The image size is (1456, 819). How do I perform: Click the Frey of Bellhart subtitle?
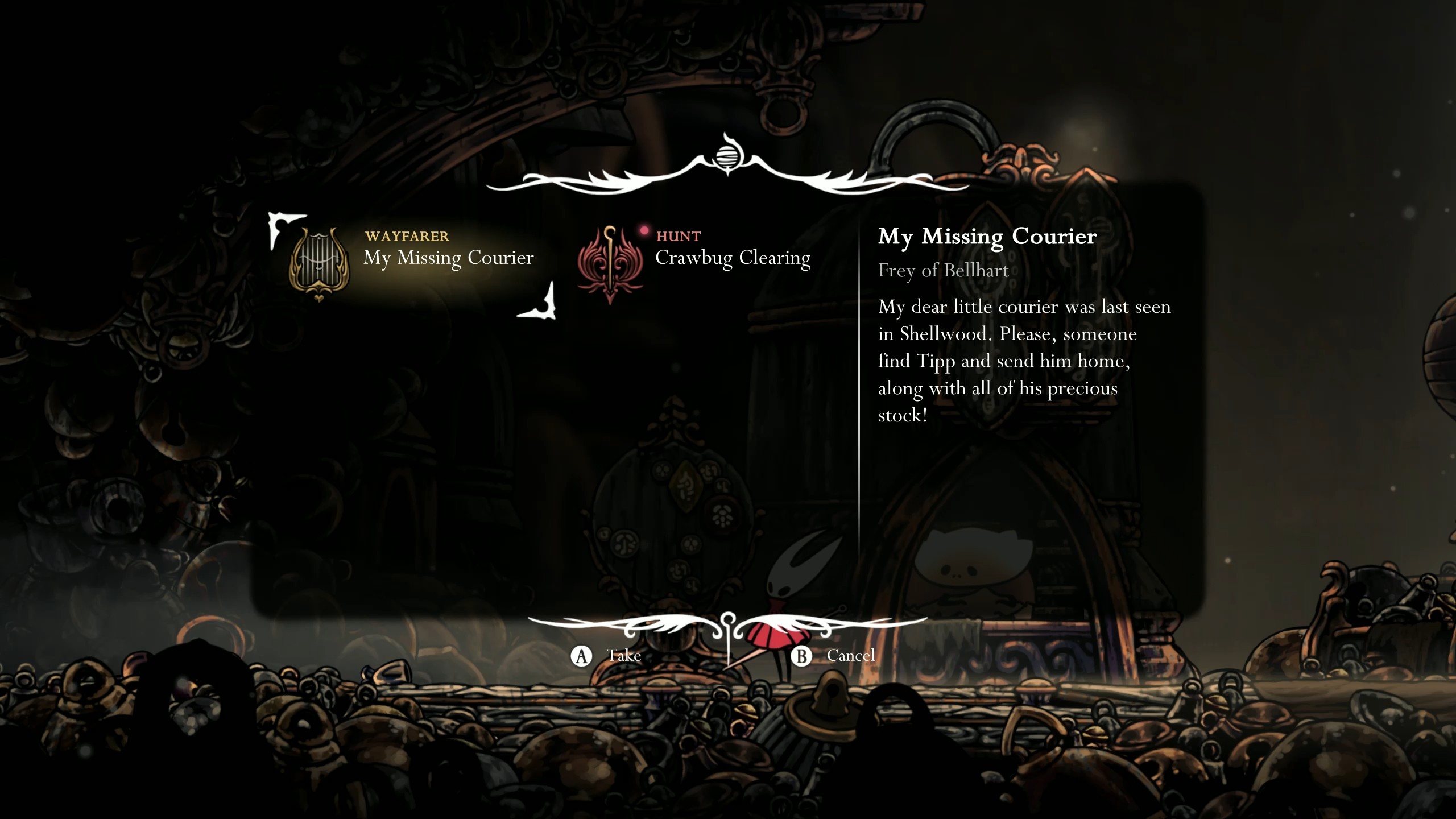click(943, 271)
